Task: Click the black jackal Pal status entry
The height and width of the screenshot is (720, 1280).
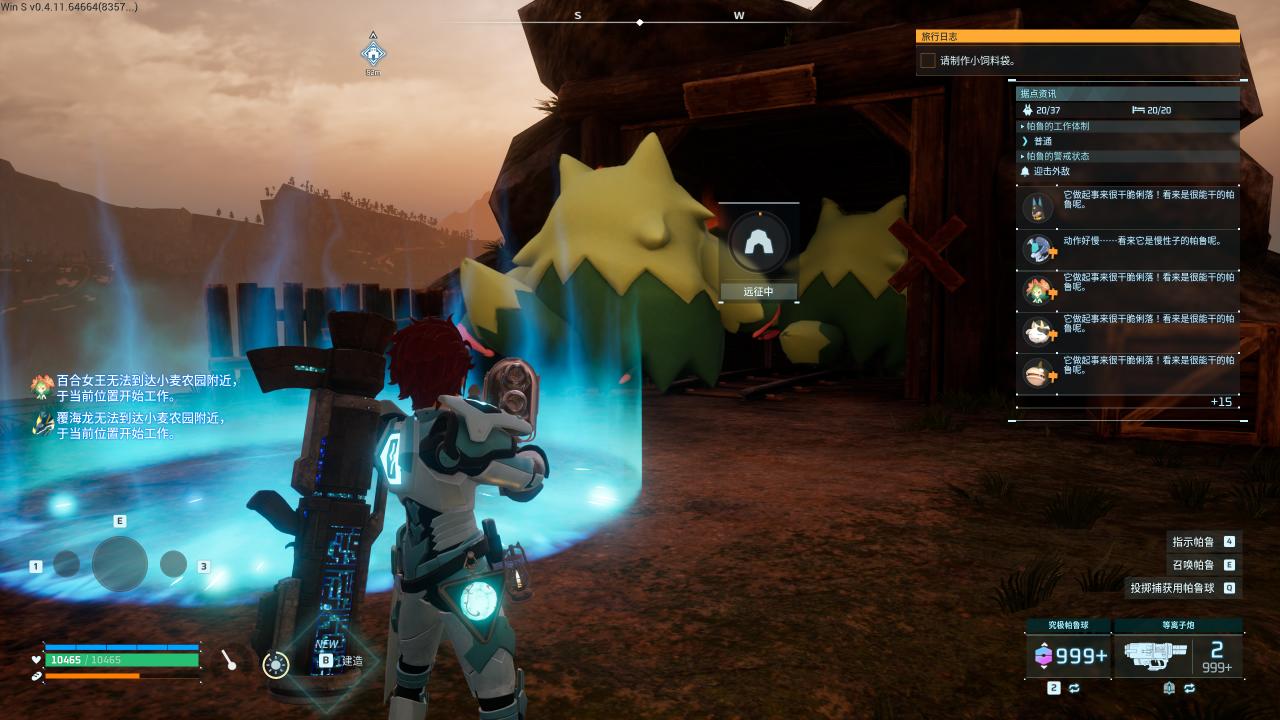Action: click(x=1127, y=207)
